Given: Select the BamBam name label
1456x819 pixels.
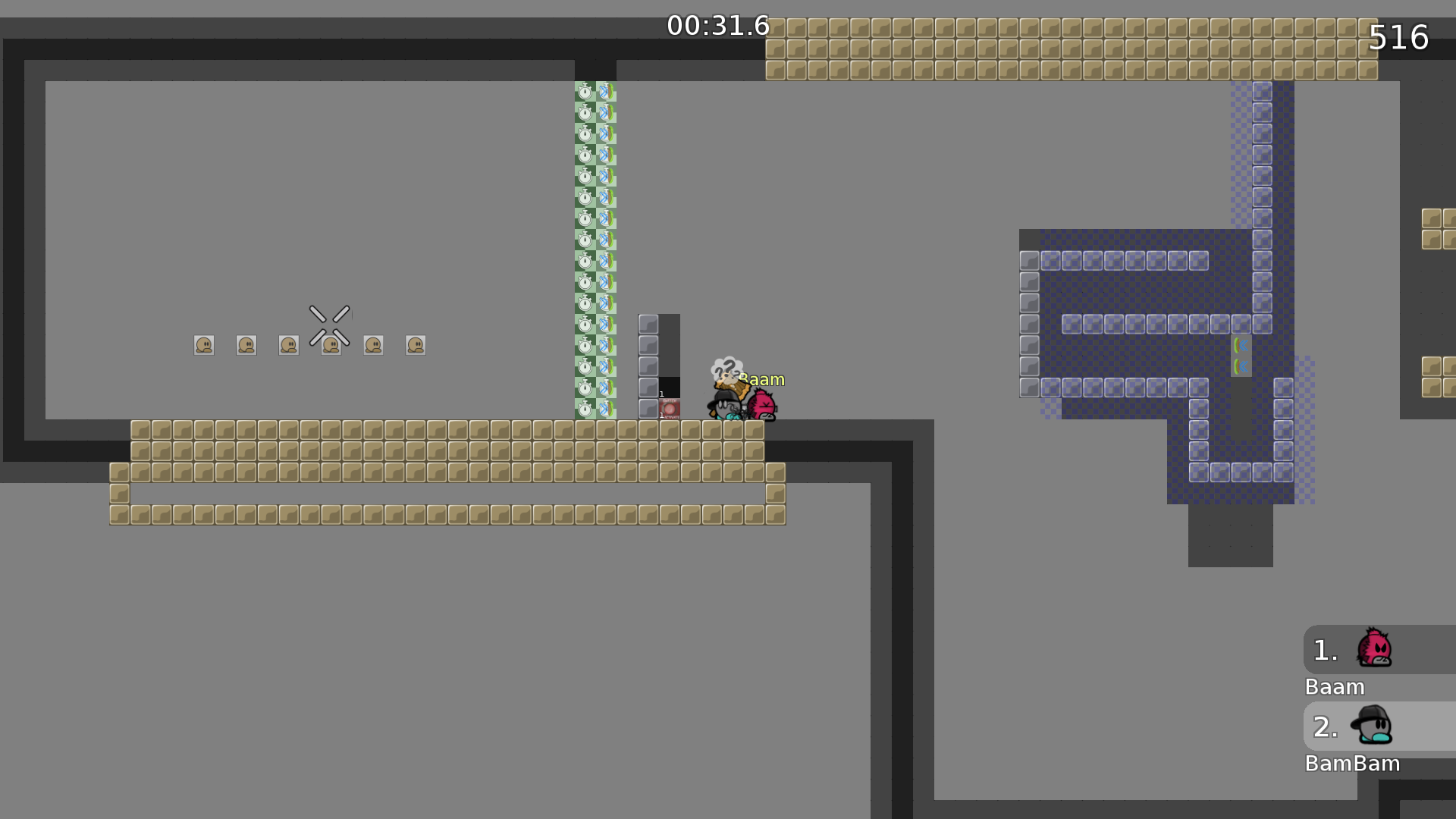Looking at the screenshot, I should click(1353, 764).
